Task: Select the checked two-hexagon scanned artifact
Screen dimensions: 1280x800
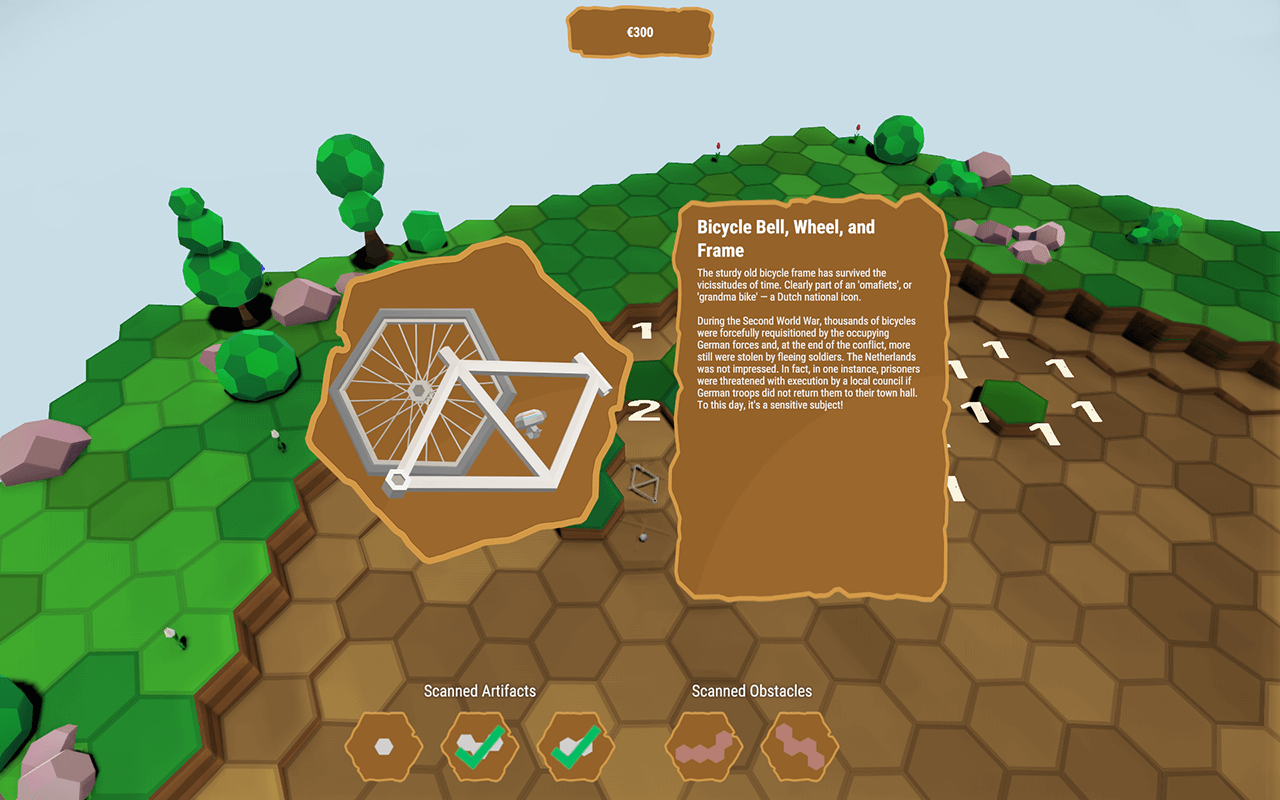Action: 576,746
